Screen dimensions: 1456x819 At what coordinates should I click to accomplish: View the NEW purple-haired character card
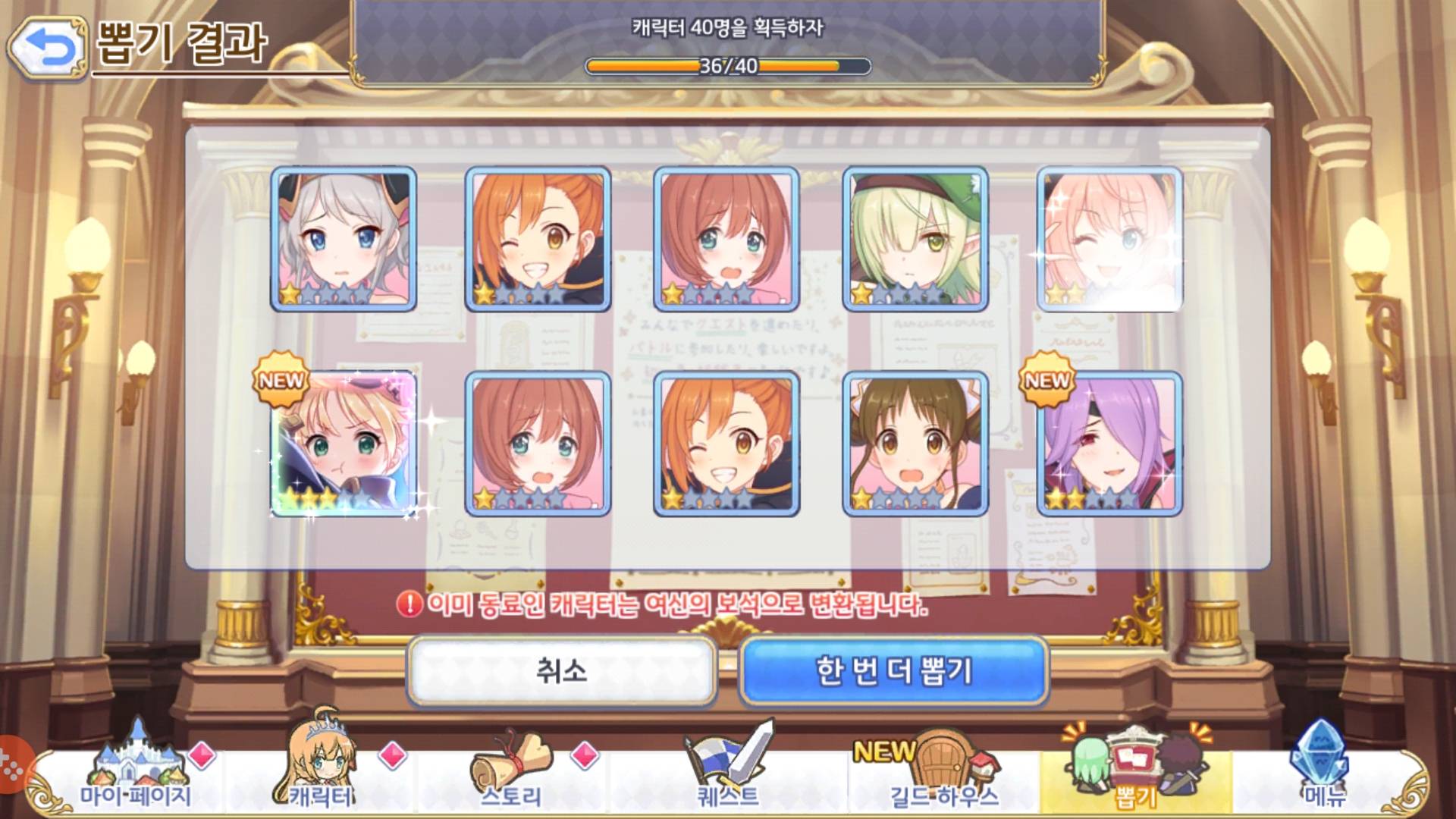point(1109,444)
